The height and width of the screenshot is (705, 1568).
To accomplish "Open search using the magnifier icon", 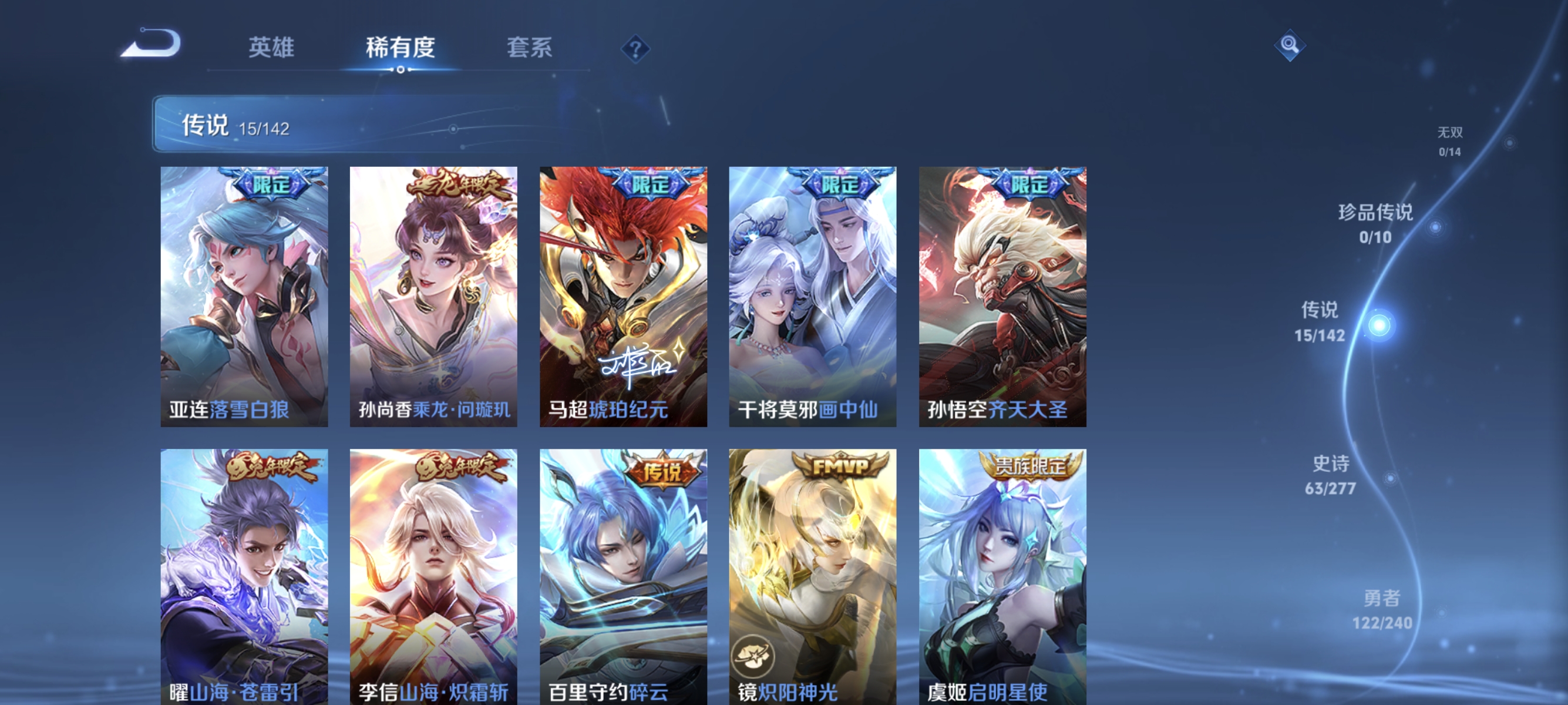I will (1290, 45).
